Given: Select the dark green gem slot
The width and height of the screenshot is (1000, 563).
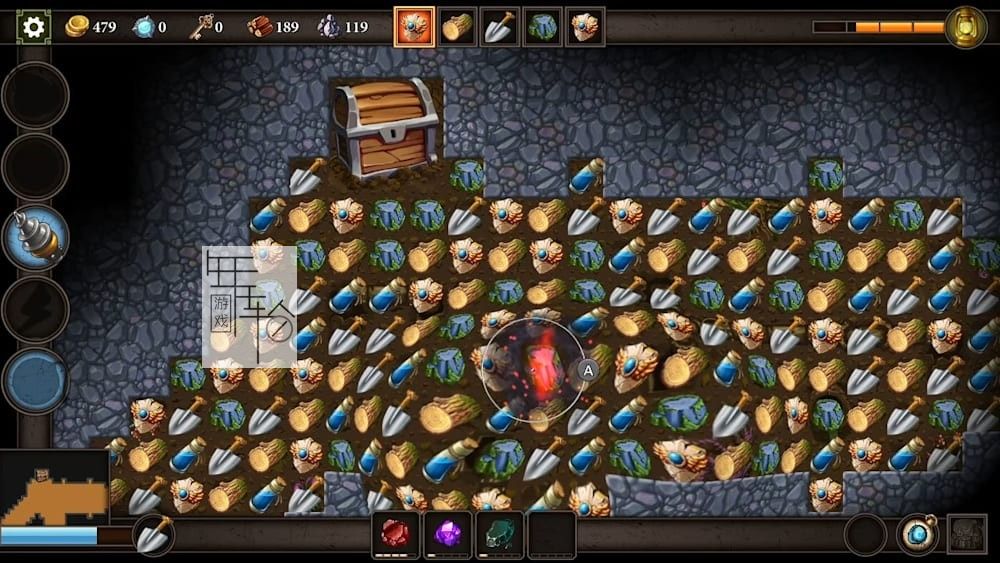Looking at the screenshot, I should (499, 534).
